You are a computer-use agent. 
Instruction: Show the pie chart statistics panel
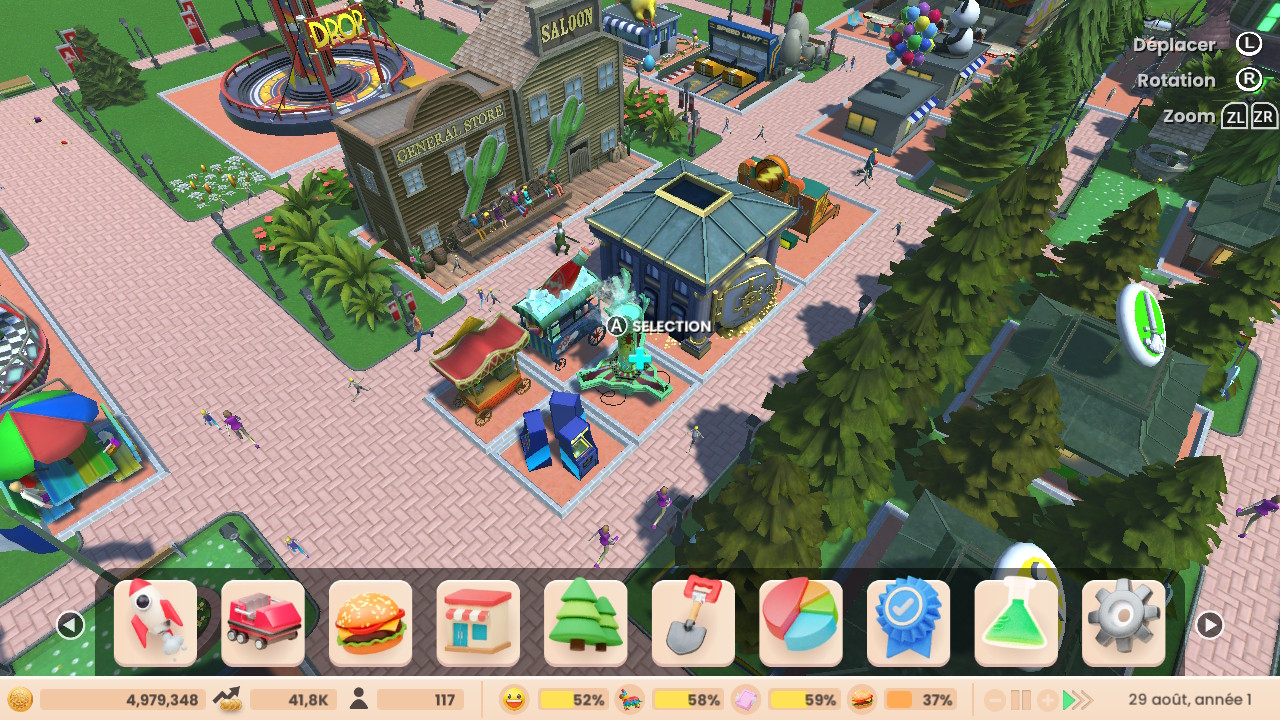coord(800,623)
